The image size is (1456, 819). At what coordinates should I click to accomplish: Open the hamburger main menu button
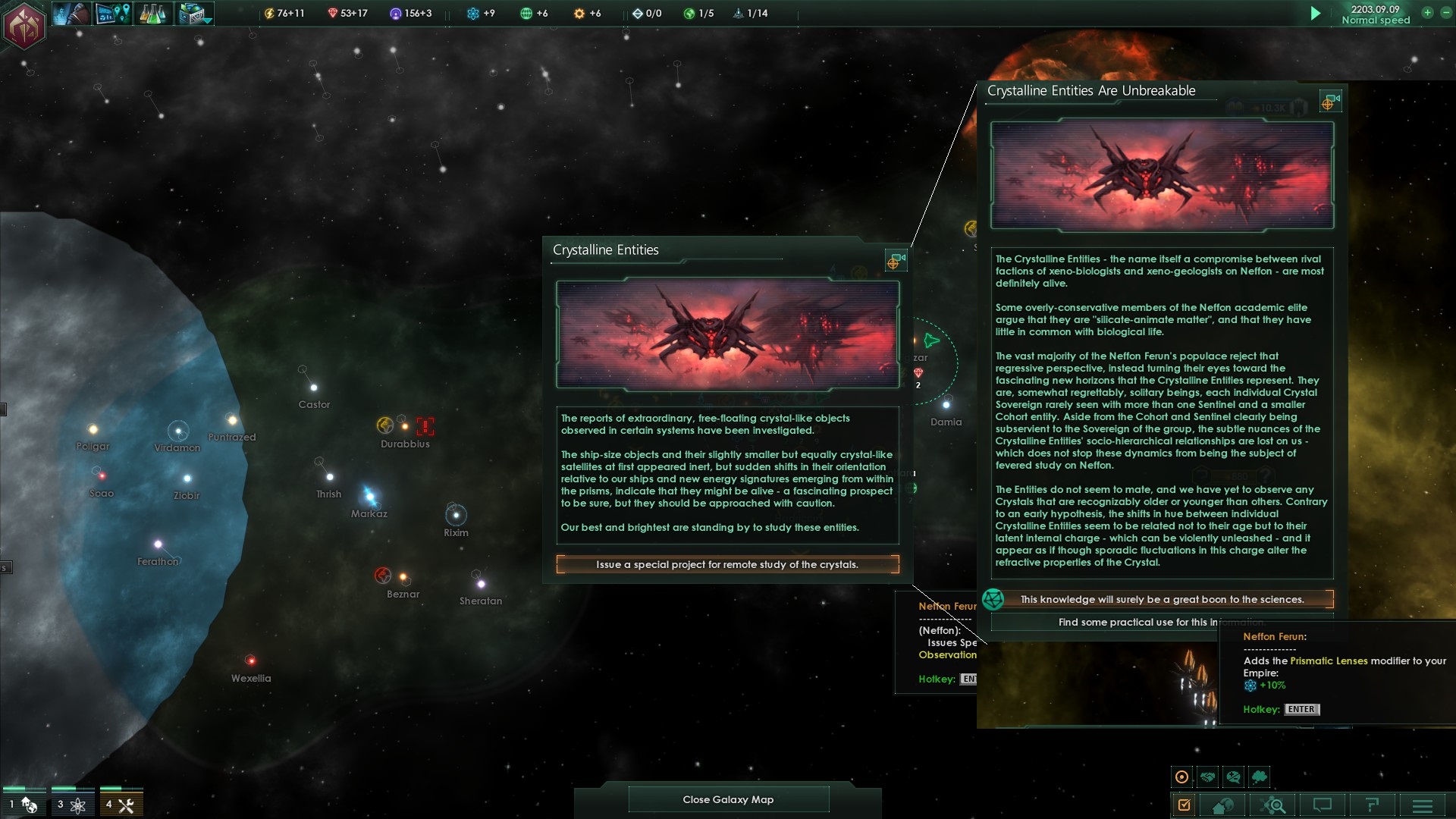[1423, 805]
